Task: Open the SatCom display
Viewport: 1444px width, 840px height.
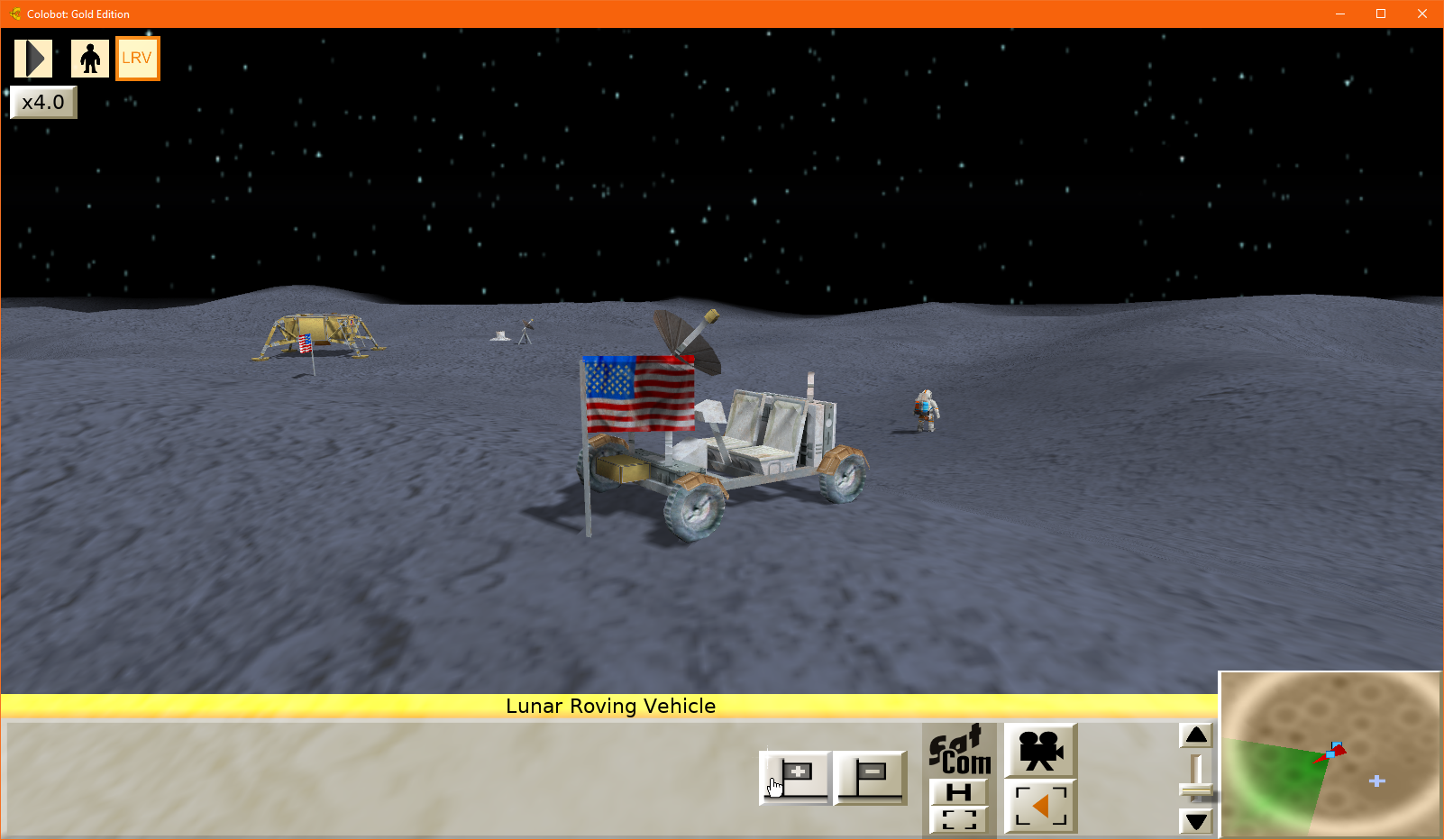Action: (958, 751)
